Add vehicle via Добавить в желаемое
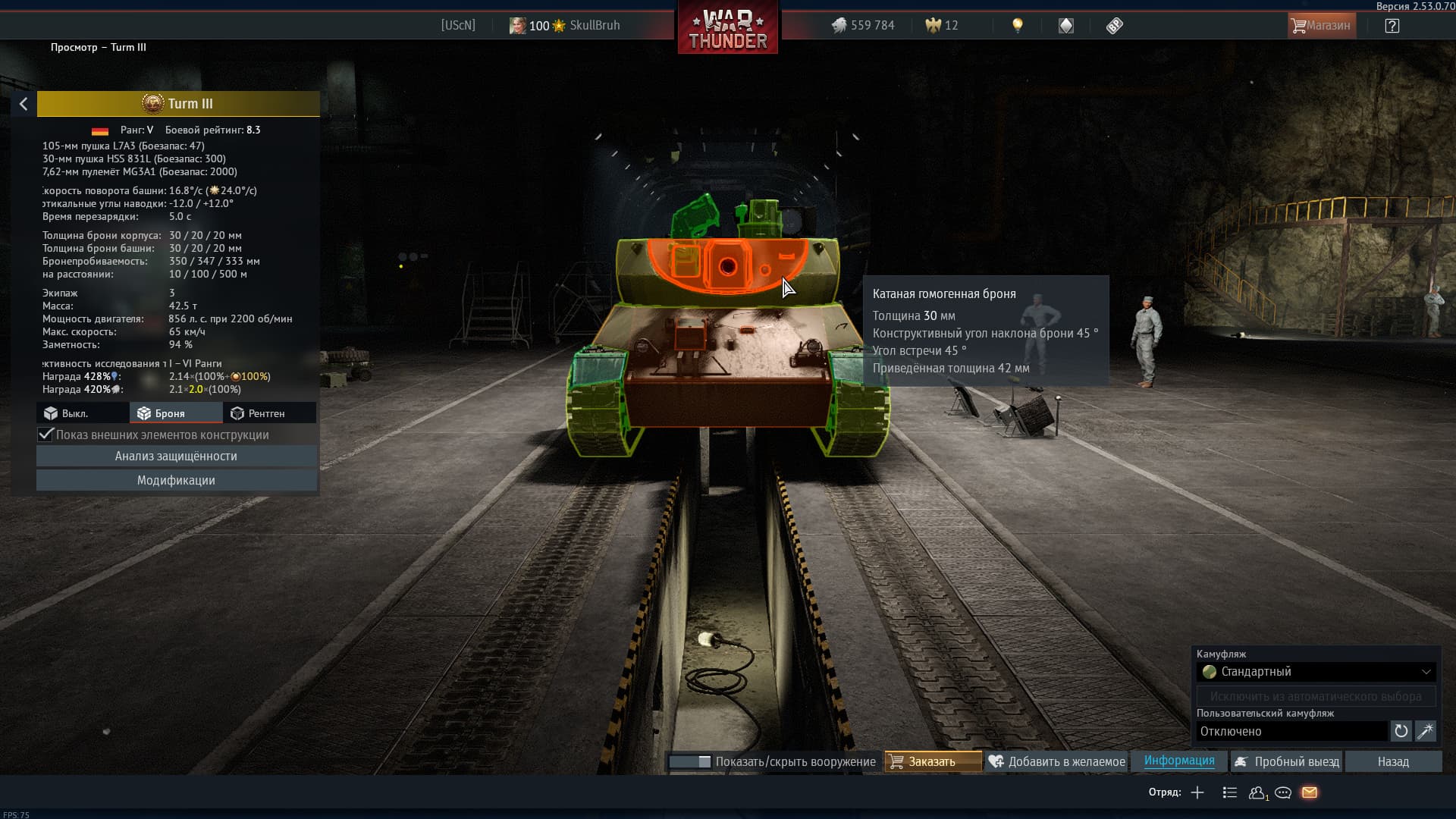Image resolution: width=1456 pixels, height=819 pixels. click(x=1057, y=761)
